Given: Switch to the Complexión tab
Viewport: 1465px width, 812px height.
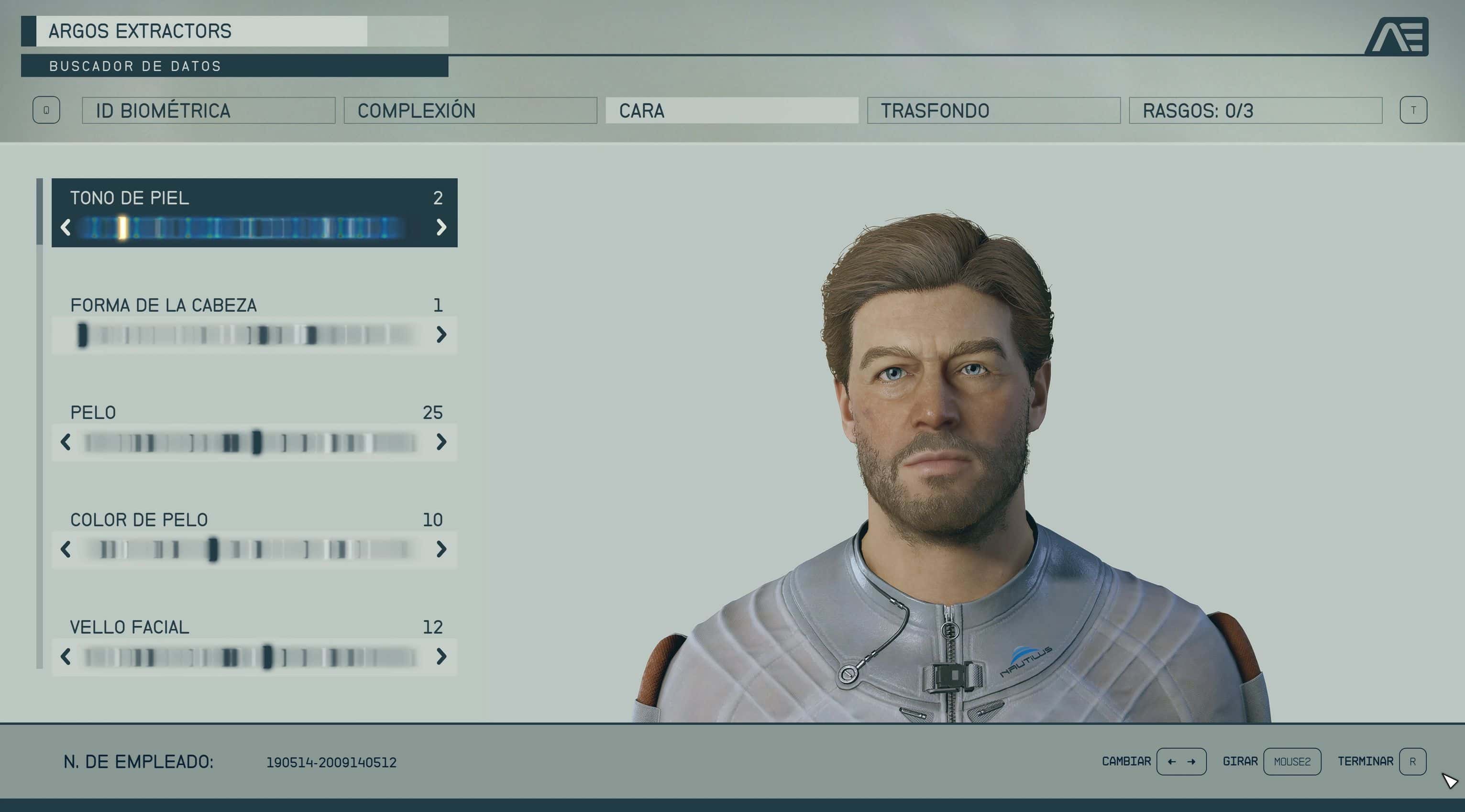Looking at the screenshot, I should pyautogui.click(x=470, y=110).
